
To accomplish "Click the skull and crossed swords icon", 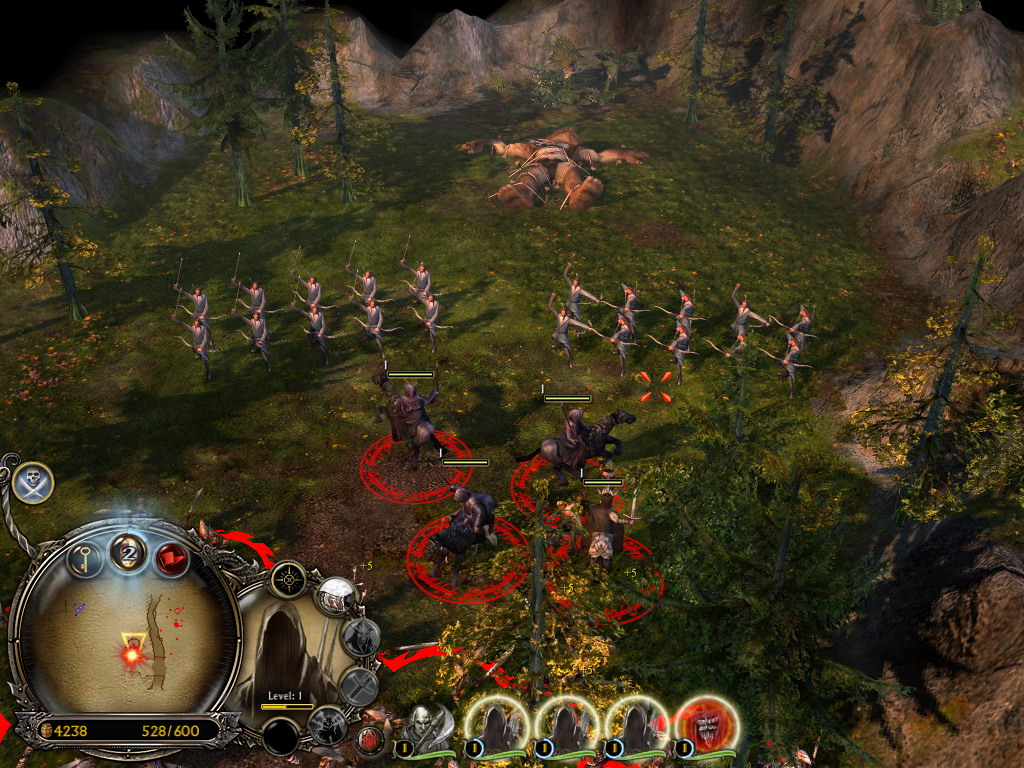I will click(33, 483).
